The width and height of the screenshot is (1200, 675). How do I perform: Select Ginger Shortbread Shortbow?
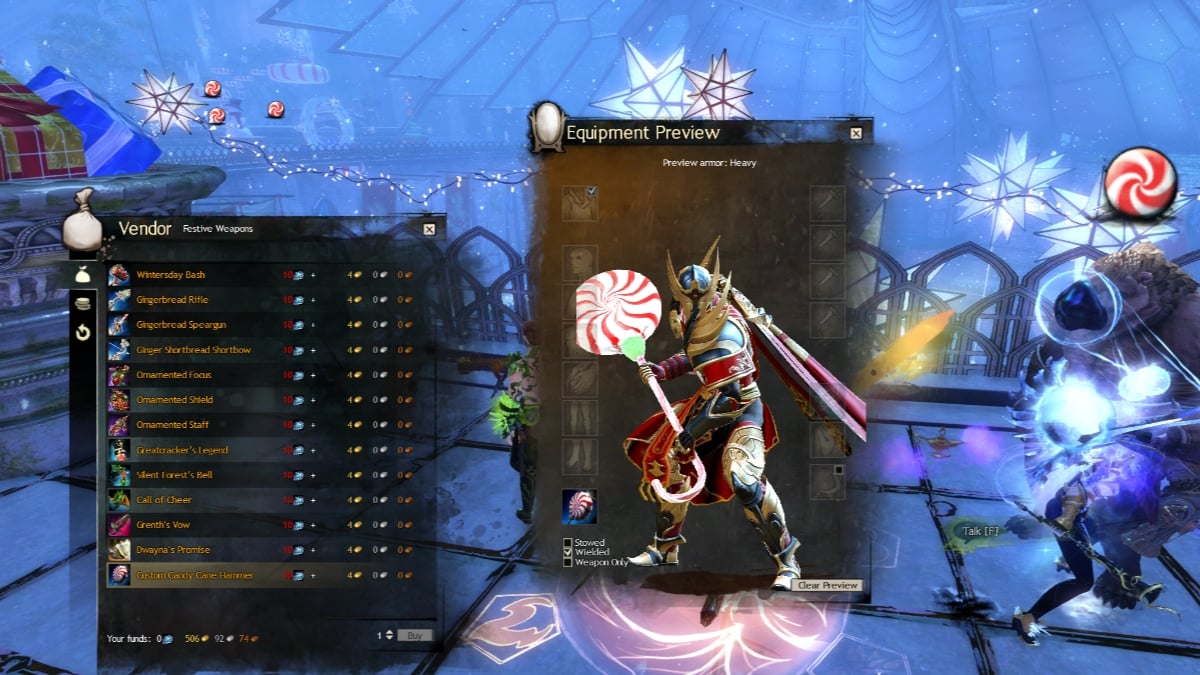click(193, 350)
